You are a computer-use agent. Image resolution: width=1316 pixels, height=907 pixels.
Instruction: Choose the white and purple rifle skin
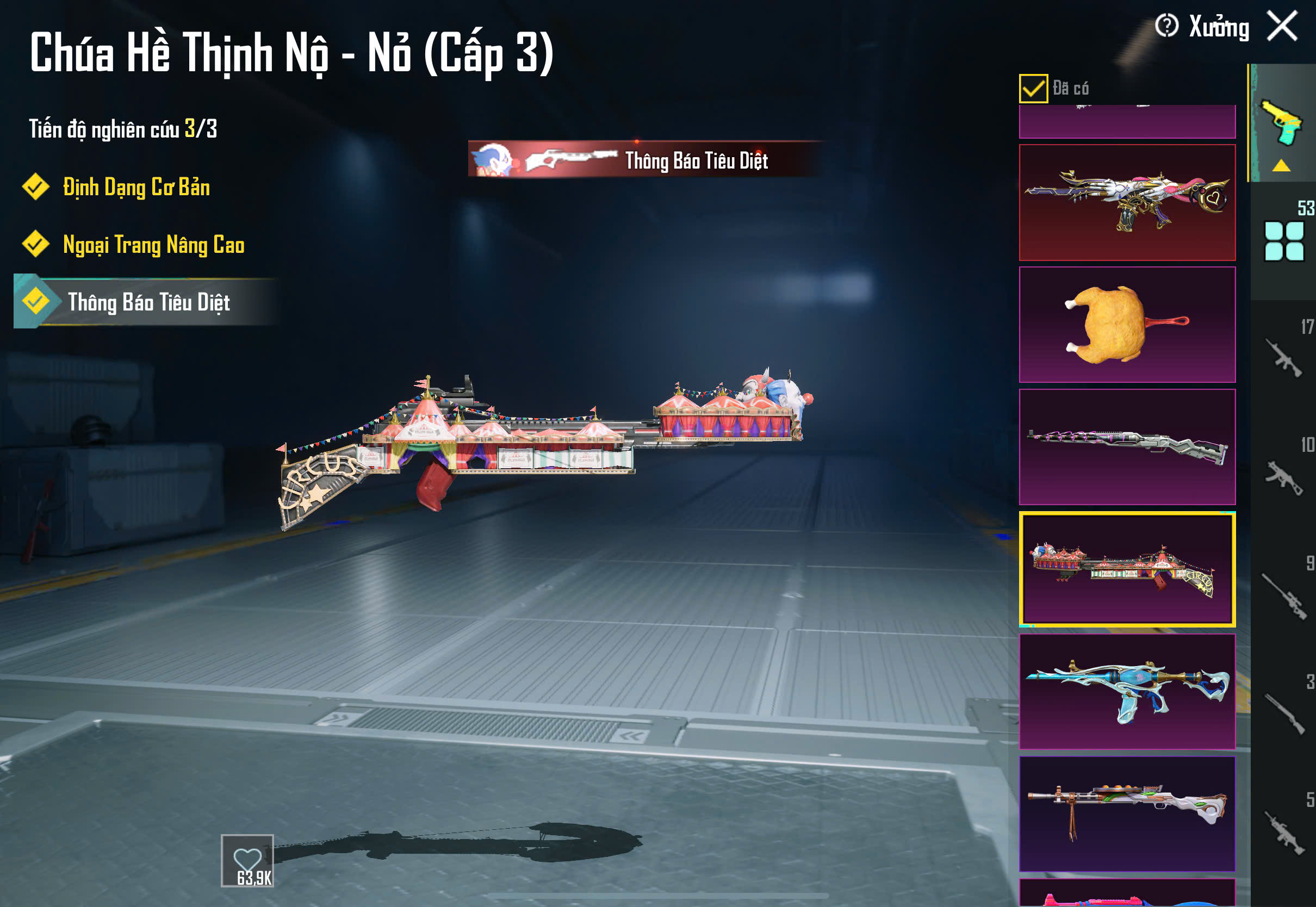point(1127,448)
